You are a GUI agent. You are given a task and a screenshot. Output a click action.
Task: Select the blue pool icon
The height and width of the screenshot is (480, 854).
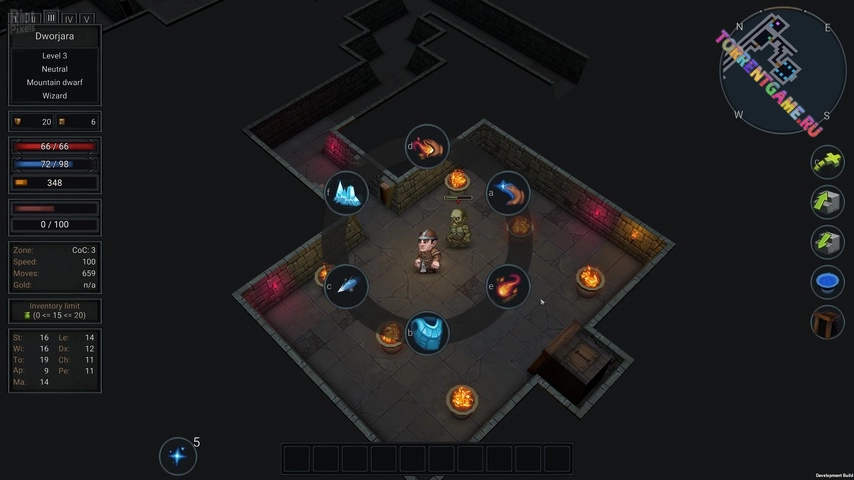(x=827, y=282)
